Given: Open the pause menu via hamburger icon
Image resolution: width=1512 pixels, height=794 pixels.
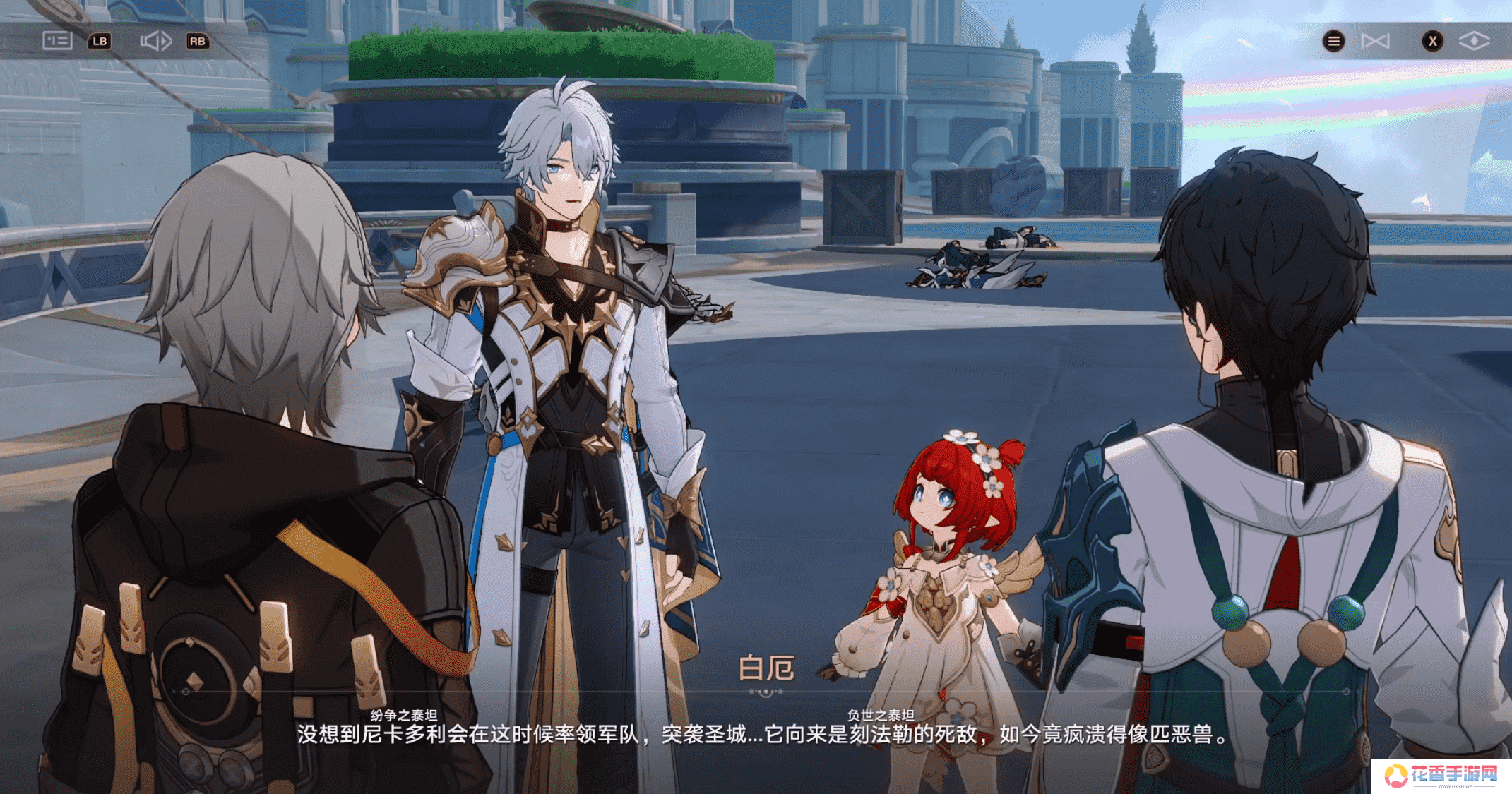Looking at the screenshot, I should (x=1333, y=41).
